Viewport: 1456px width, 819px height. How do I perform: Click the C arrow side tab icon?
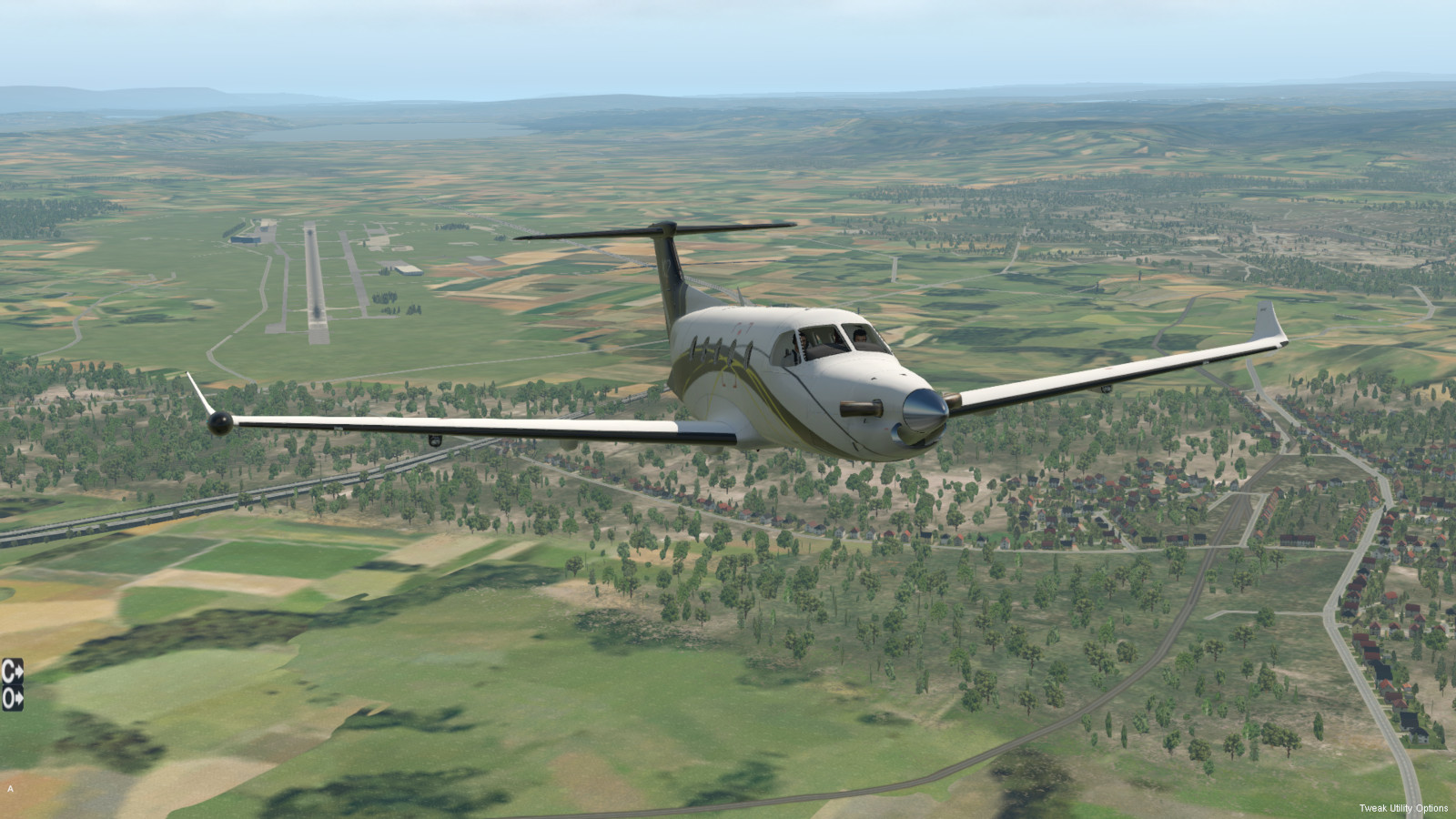12,672
